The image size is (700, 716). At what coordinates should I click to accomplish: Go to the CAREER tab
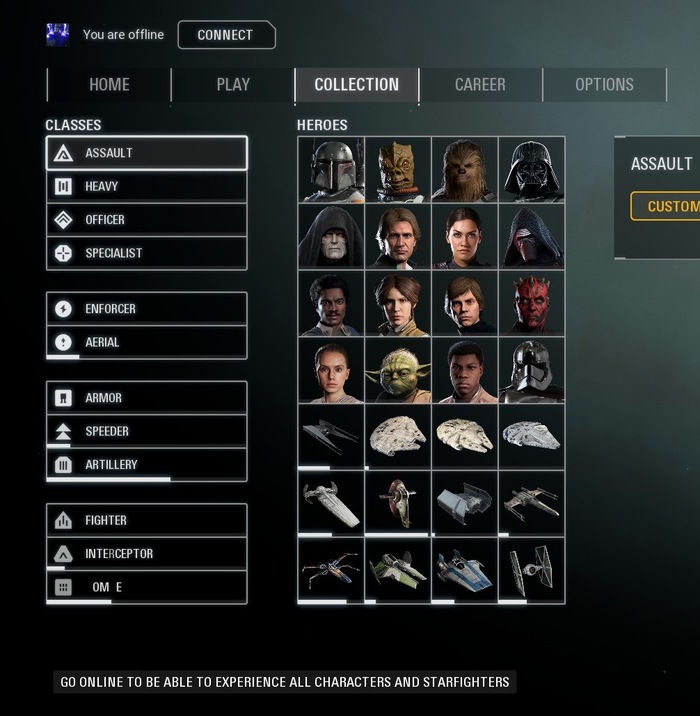coord(480,85)
